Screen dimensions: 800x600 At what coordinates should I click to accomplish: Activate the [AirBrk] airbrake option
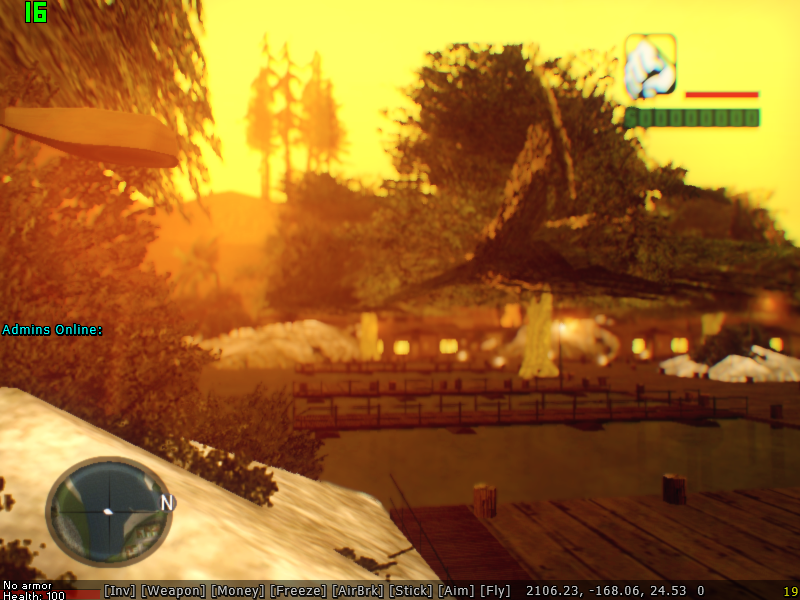click(357, 591)
